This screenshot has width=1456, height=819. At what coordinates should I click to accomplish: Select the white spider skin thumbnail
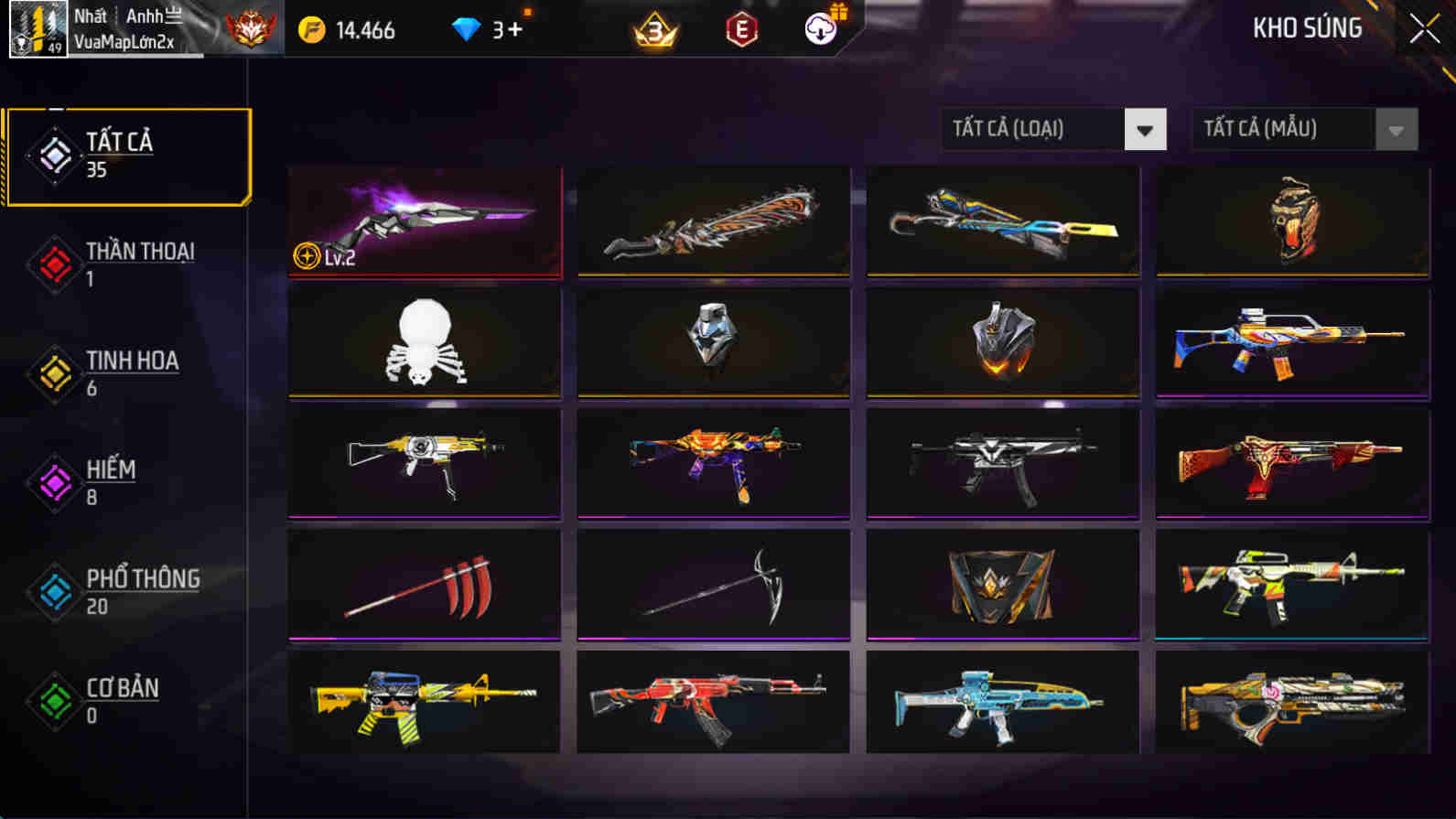[x=424, y=343]
